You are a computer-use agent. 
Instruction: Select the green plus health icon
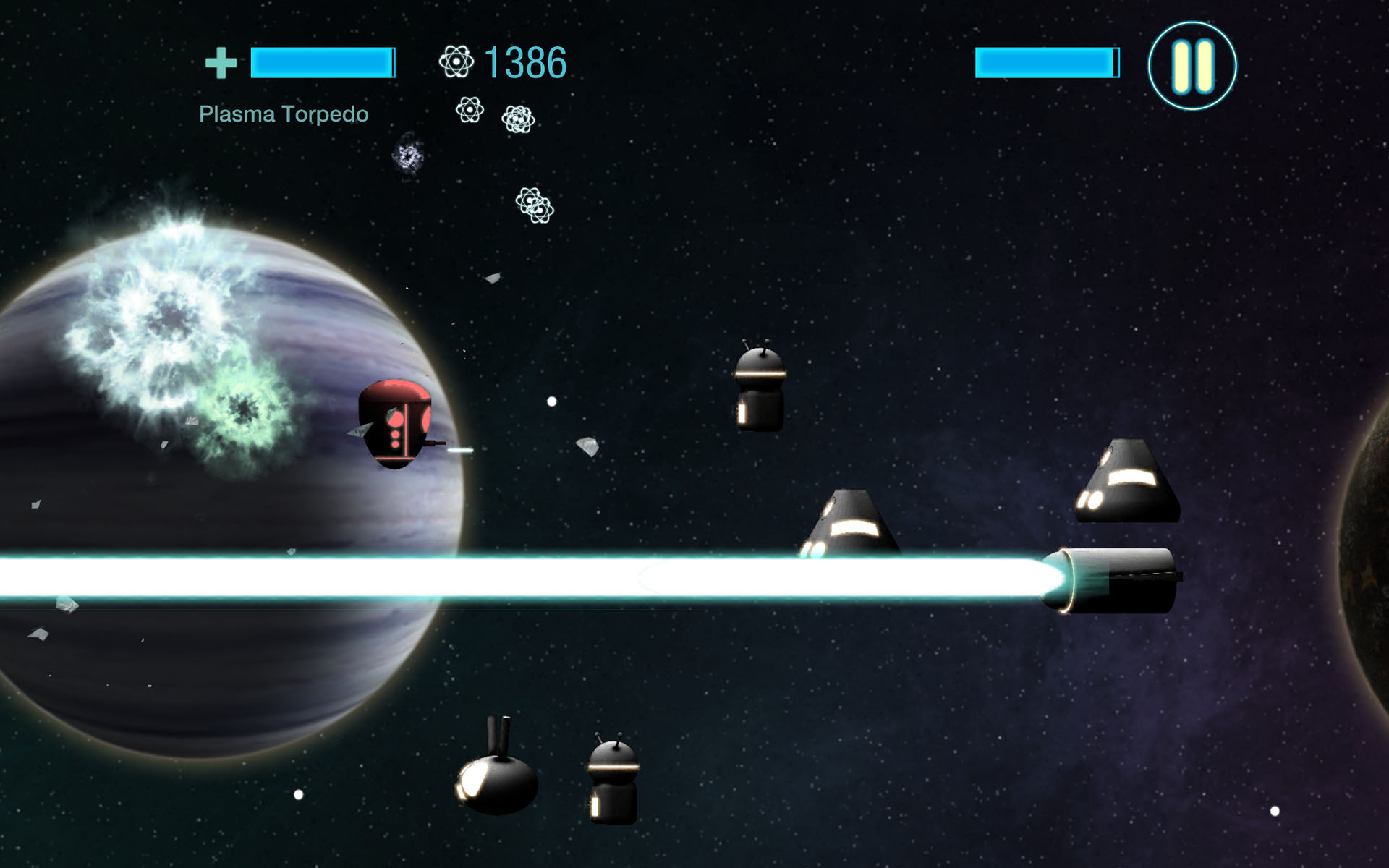pyautogui.click(x=221, y=64)
